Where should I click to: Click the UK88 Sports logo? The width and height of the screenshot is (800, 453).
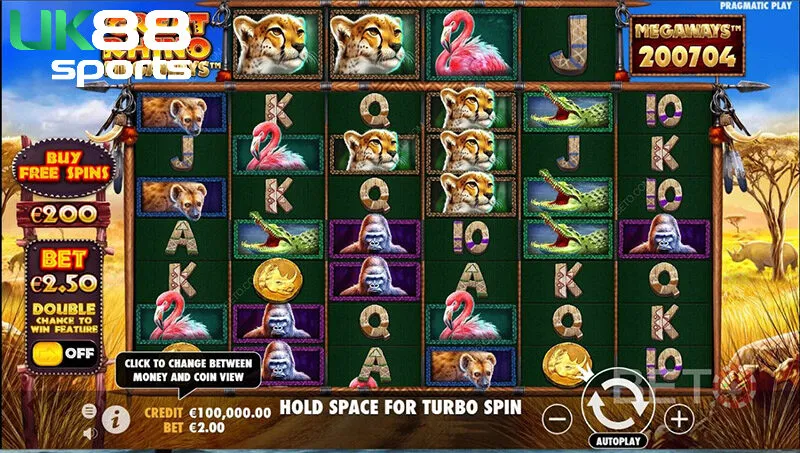[100, 45]
